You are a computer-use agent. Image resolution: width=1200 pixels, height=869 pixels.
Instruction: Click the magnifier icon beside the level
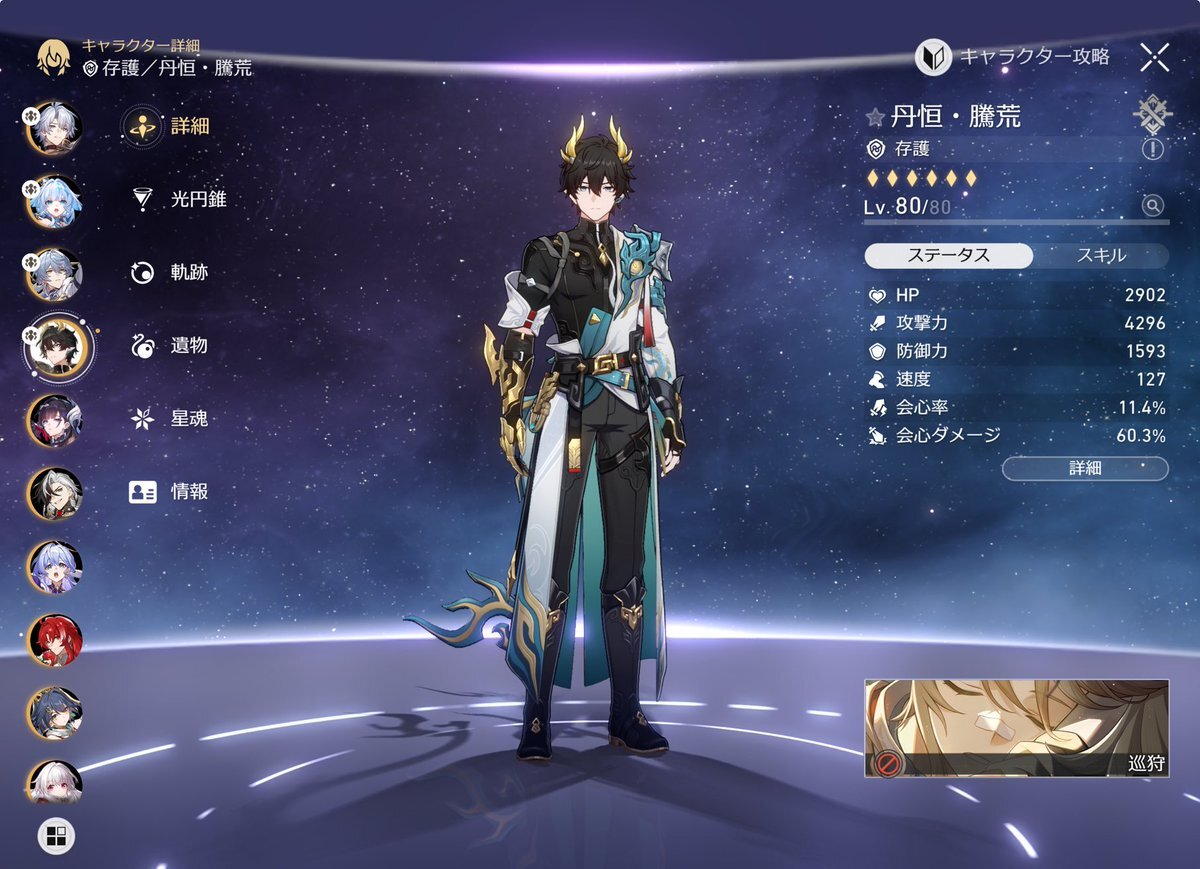pos(1153,206)
